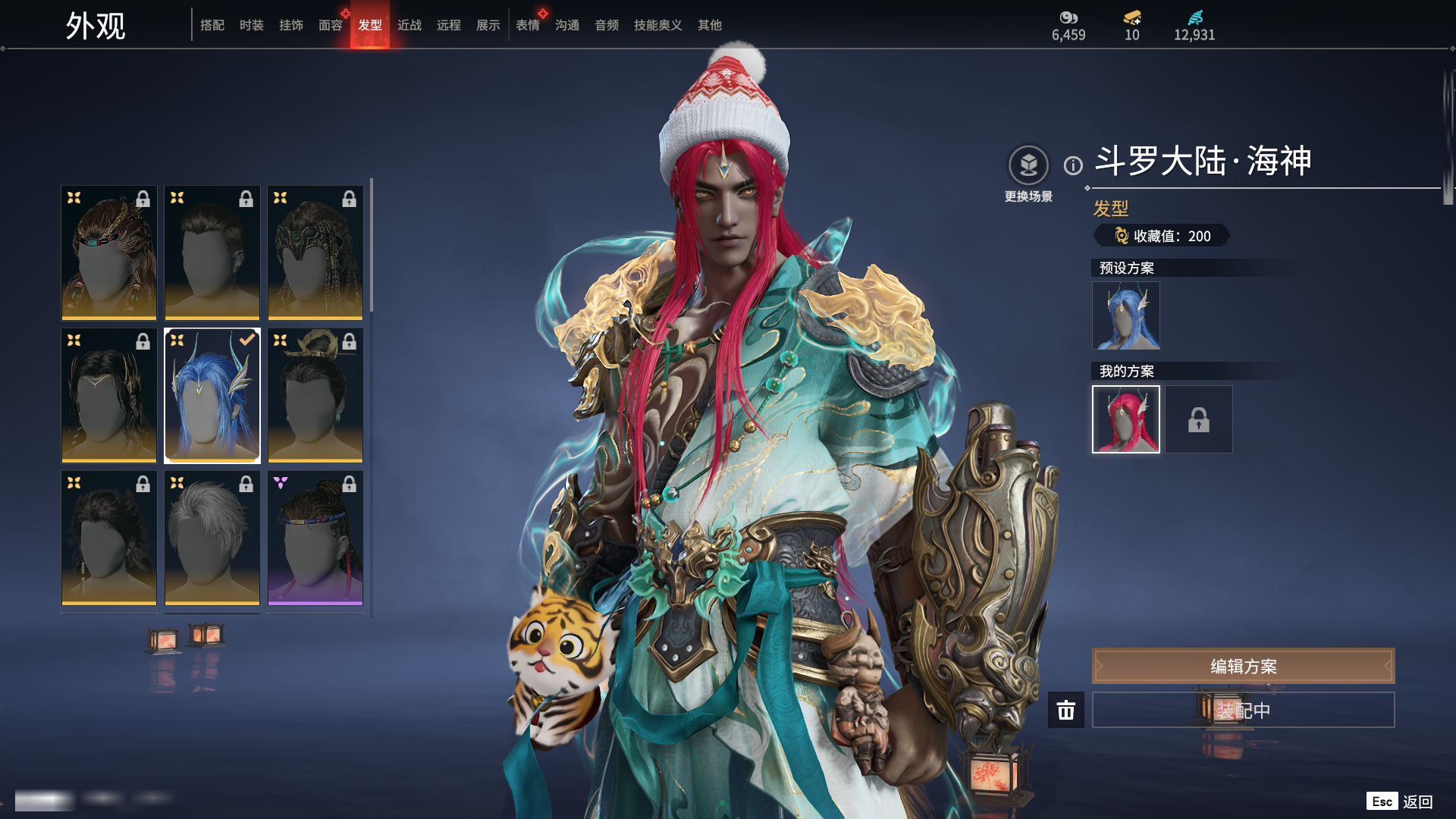Click the 编辑方案 button
This screenshot has height=819, width=1456.
pyautogui.click(x=1243, y=666)
